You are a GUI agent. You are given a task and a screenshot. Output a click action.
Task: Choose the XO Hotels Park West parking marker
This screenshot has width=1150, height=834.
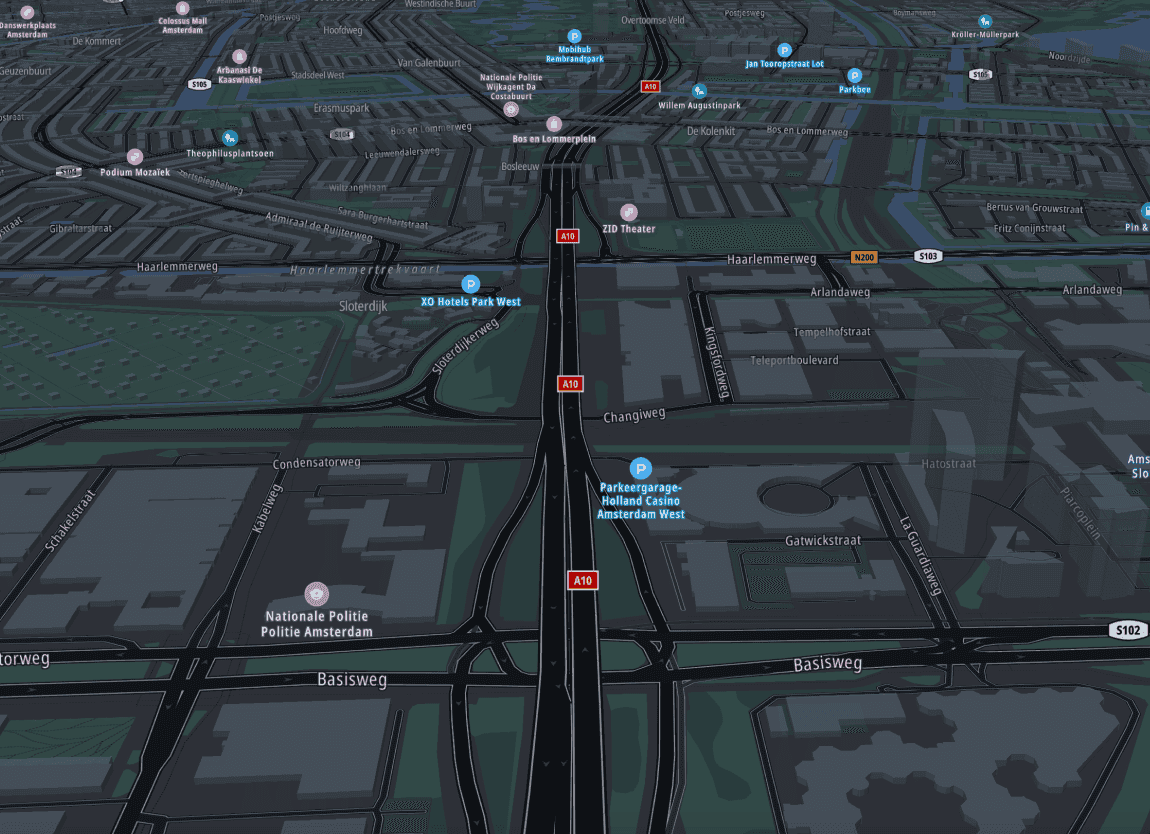coord(470,284)
